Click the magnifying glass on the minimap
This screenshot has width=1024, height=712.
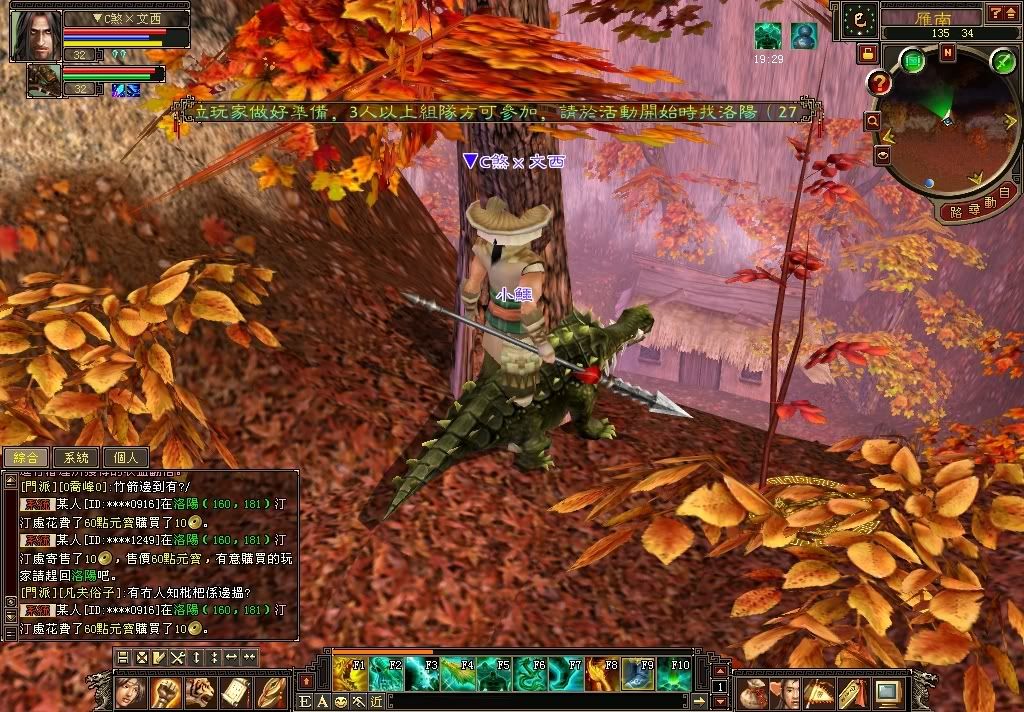872,121
